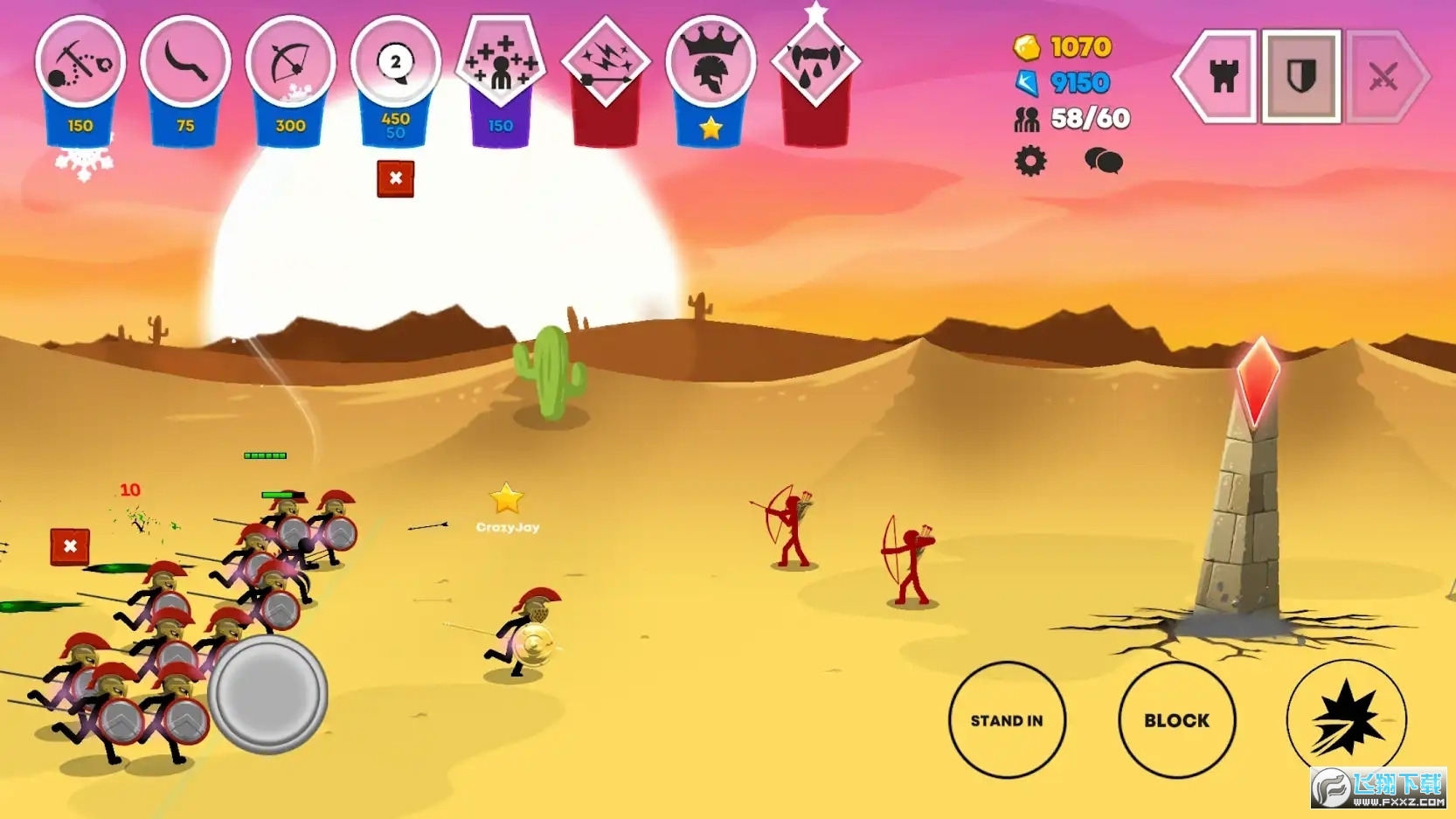The image size is (1456, 819).
Task: Open the chat bubbles
Action: pos(1103,162)
